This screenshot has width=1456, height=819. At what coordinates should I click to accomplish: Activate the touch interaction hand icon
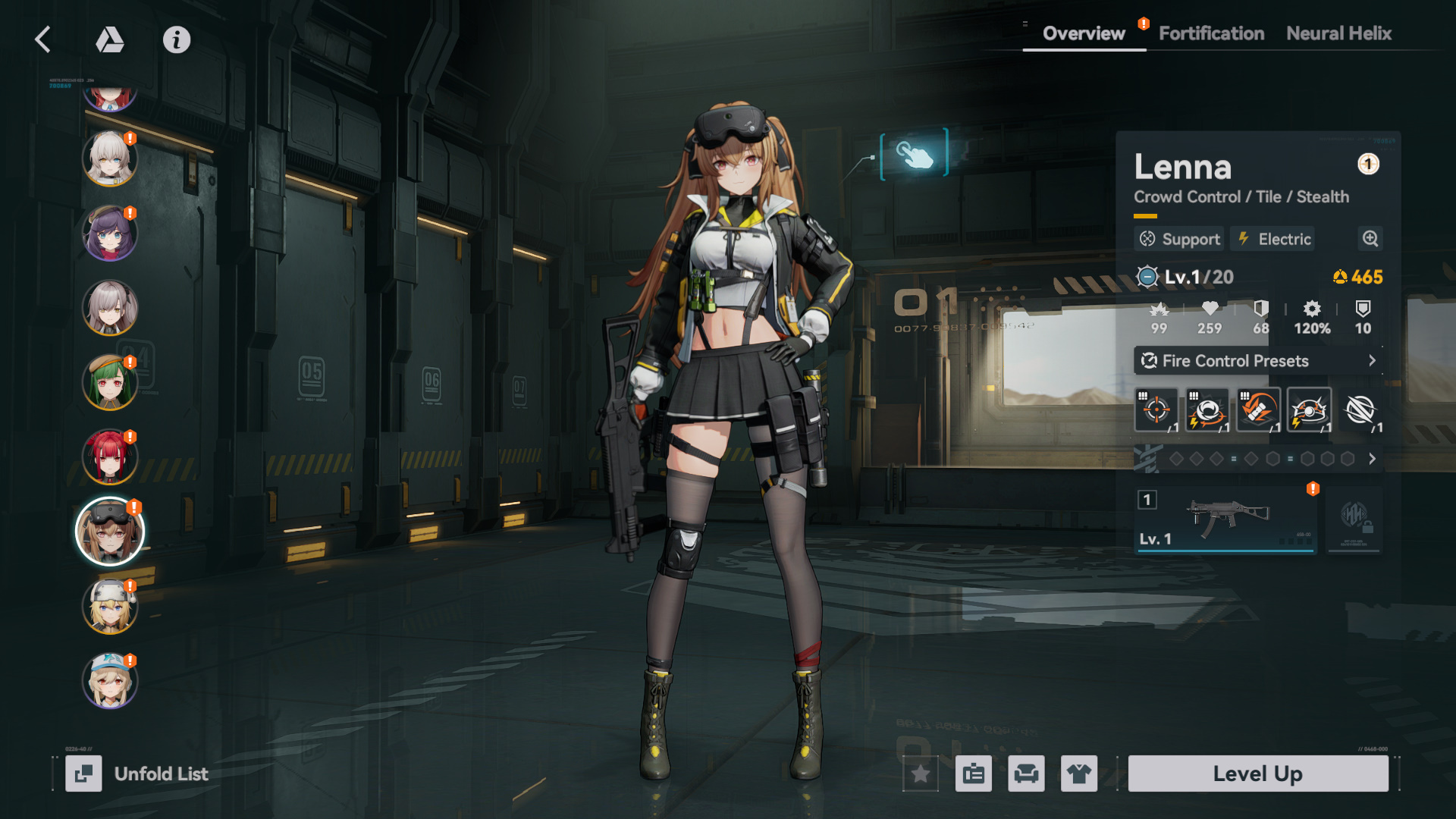pyautogui.click(x=914, y=154)
